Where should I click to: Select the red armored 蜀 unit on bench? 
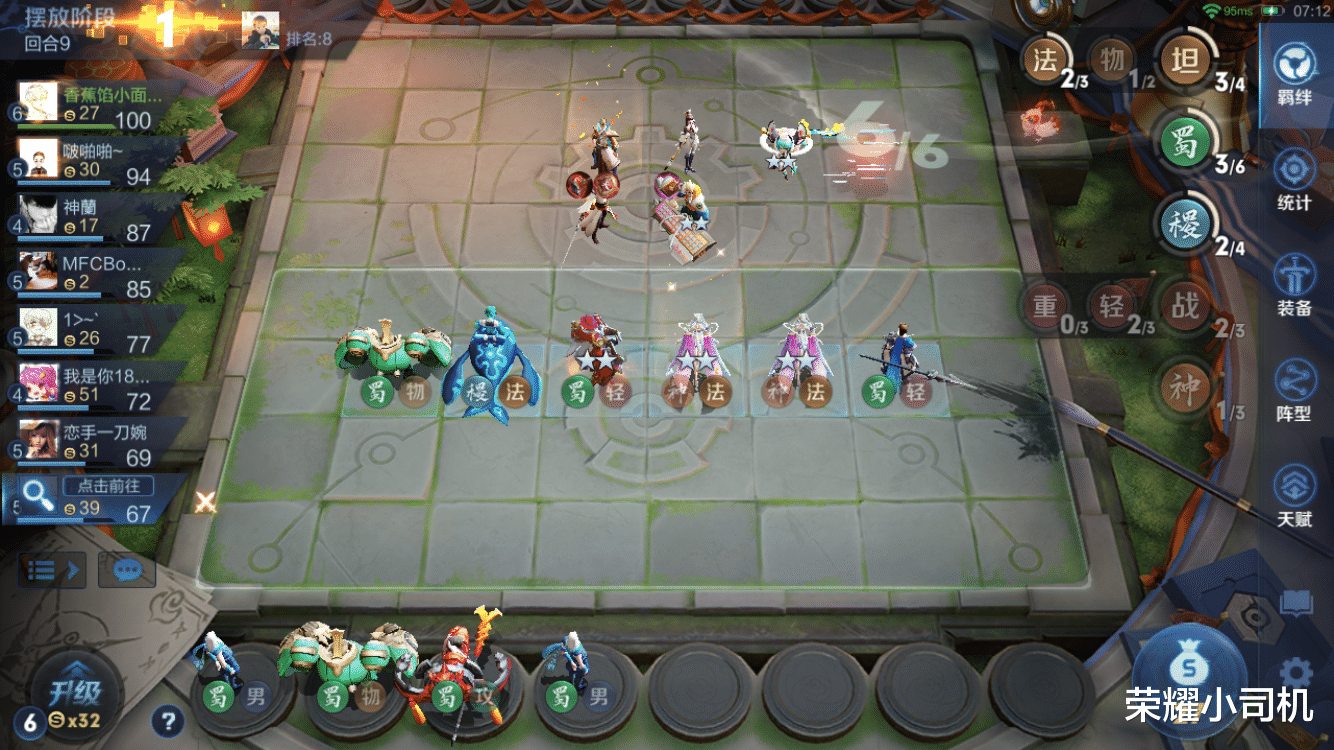[x=448, y=672]
